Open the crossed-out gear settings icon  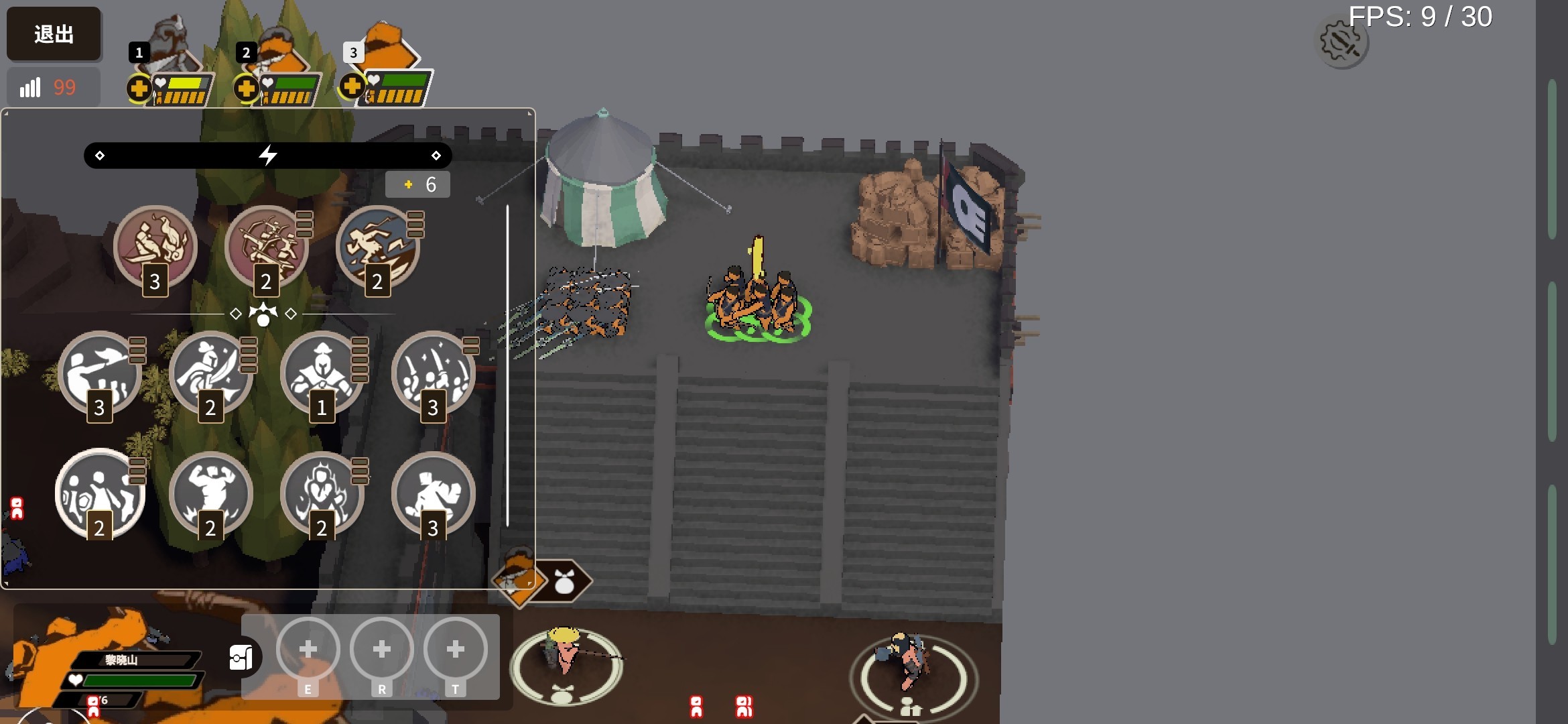(x=1342, y=43)
